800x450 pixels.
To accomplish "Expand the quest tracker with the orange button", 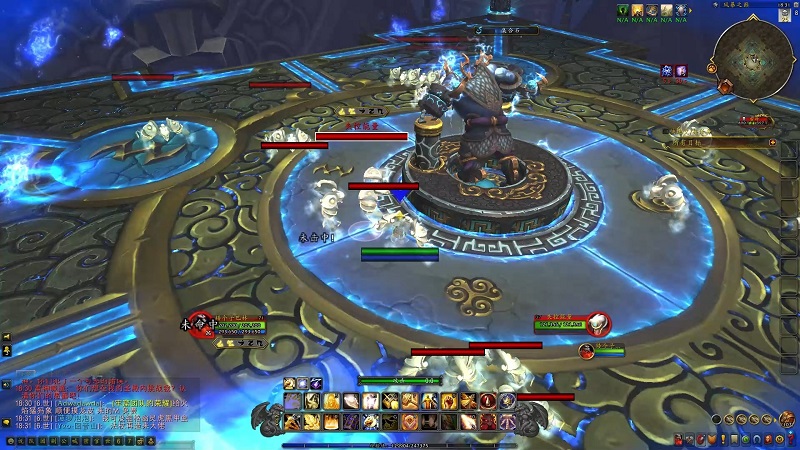I will click(x=772, y=143).
